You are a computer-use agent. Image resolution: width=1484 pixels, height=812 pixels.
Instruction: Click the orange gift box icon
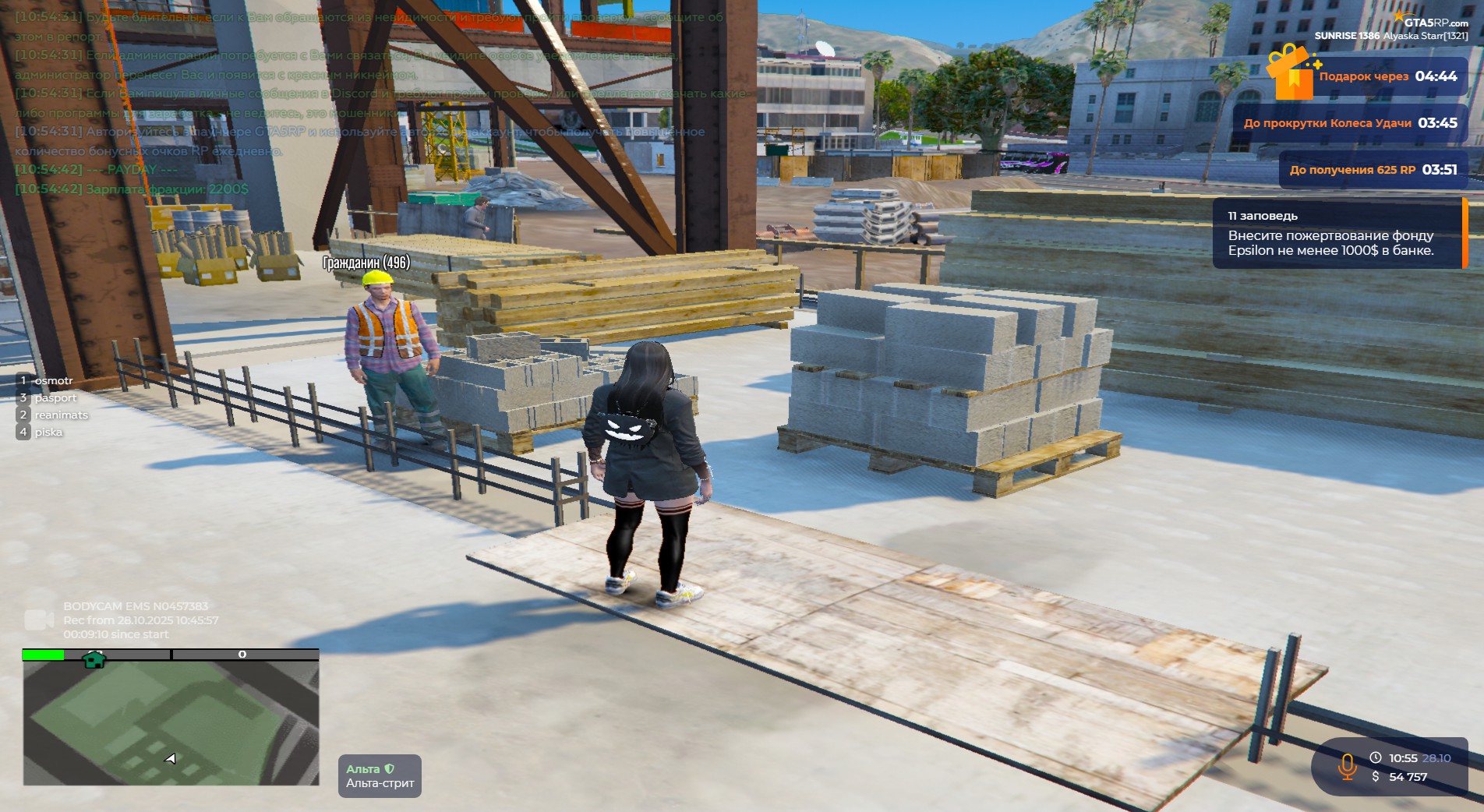click(1291, 72)
